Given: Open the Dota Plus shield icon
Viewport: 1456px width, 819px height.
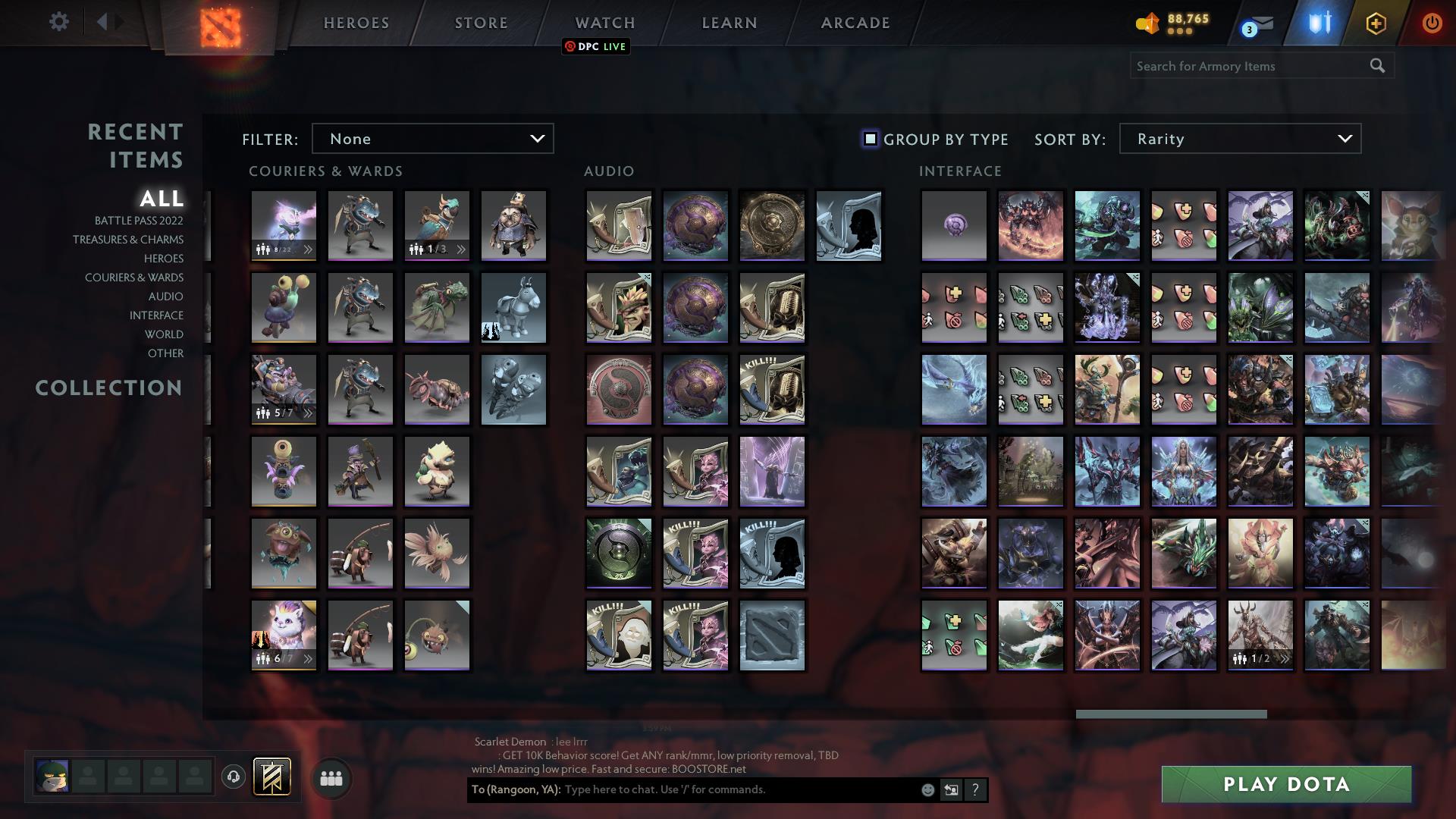Looking at the screenshot, I should click(x=1319, y=22).
